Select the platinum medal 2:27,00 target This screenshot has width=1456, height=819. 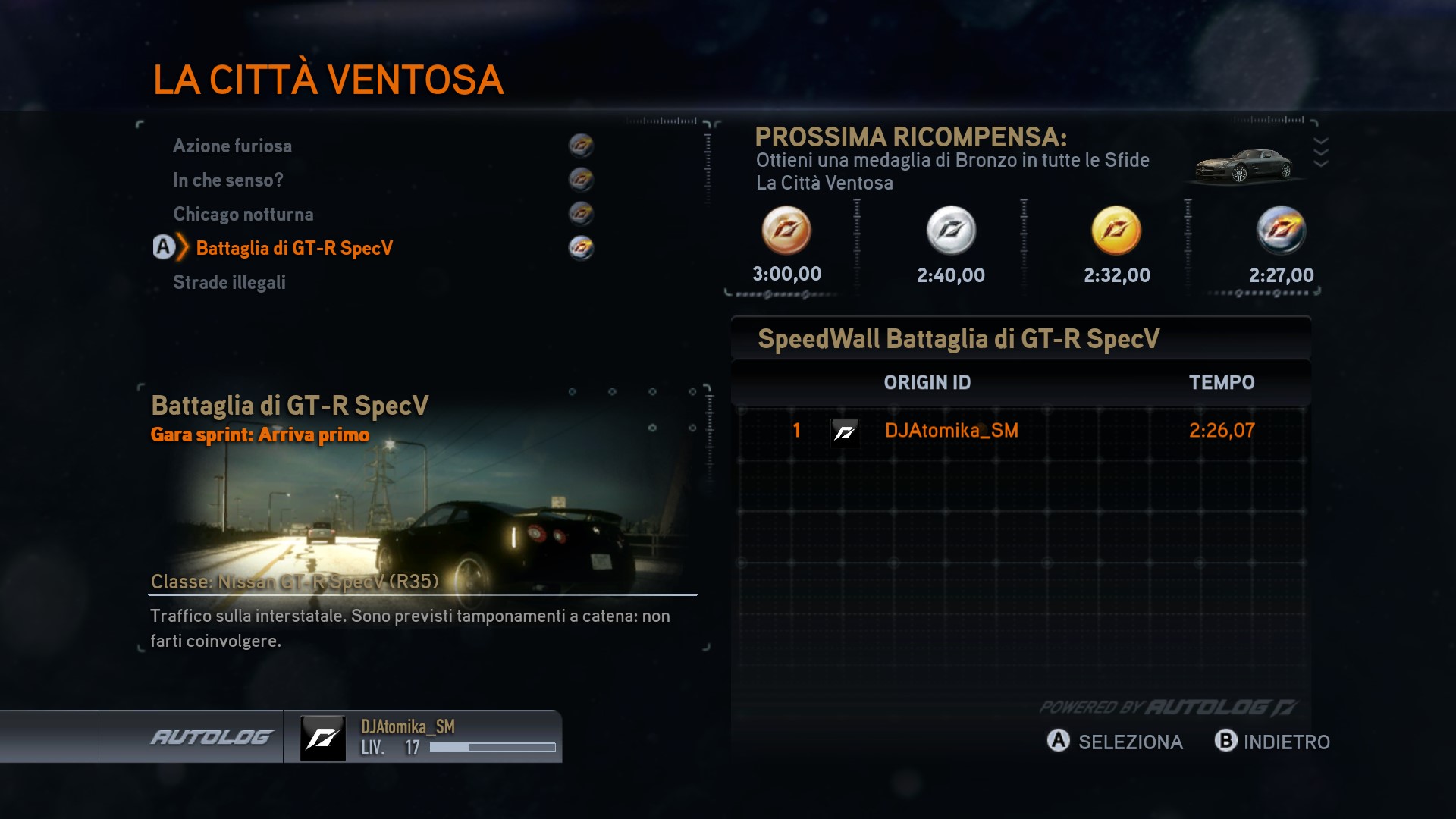click(1281, 231)
